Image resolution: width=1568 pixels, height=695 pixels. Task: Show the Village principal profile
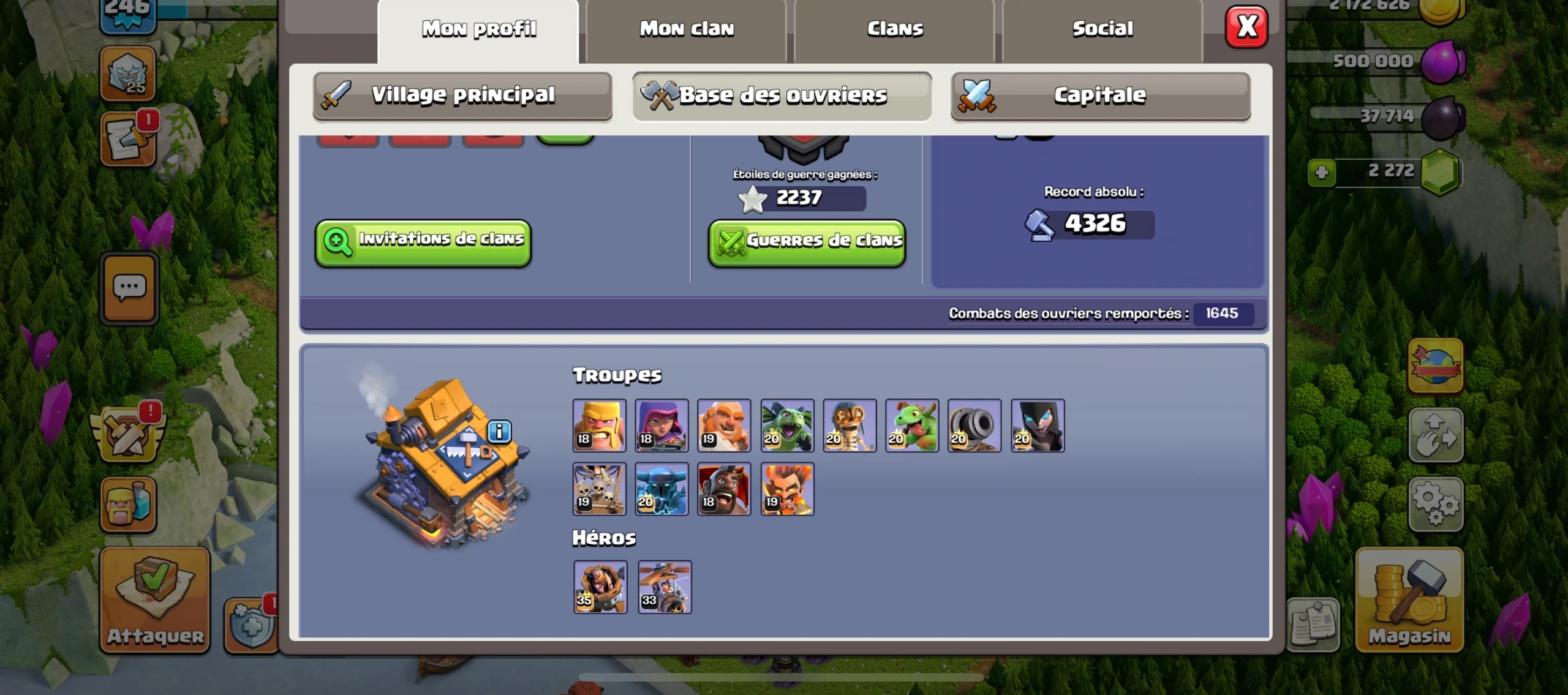462,96
